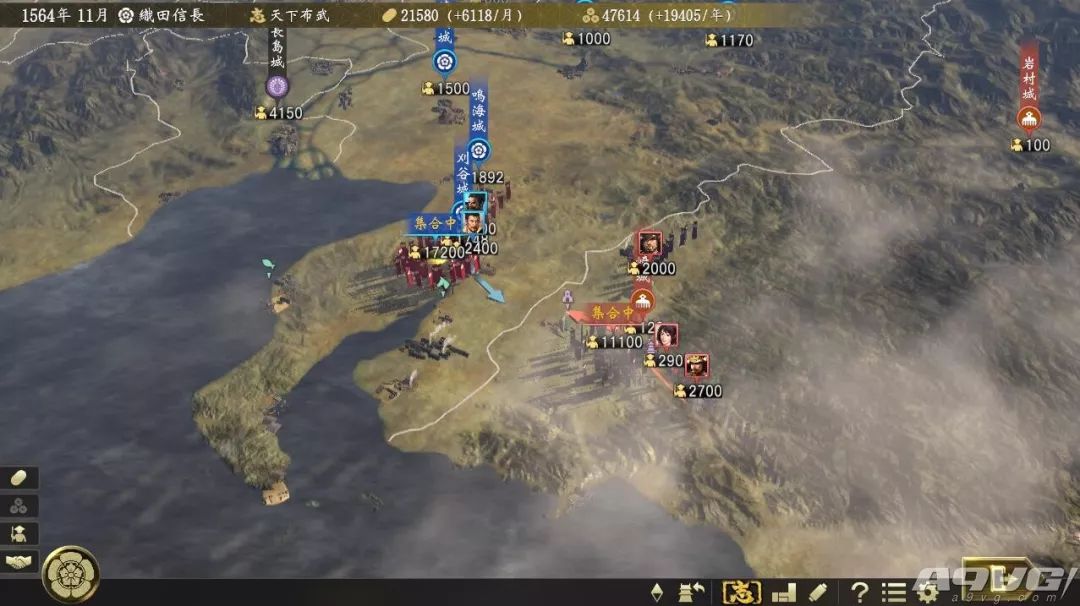Click the diamond up-down arrows icon
1080x606 pixels.
click(x=657, y=592)
